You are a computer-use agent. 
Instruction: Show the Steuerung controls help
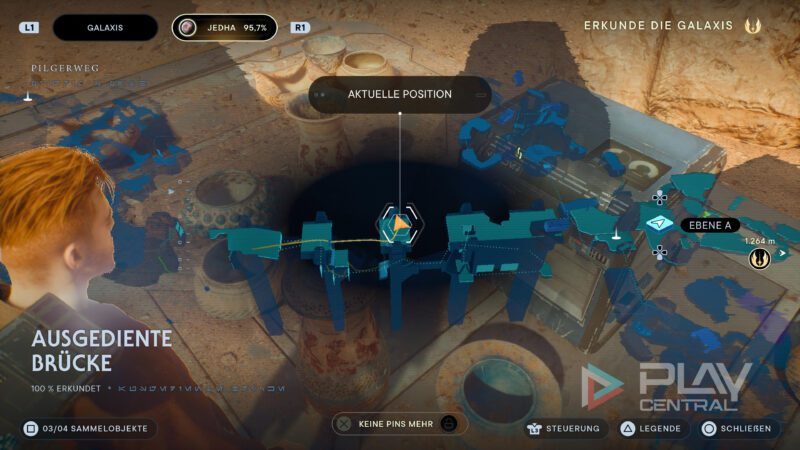click(x=567, y=428)
